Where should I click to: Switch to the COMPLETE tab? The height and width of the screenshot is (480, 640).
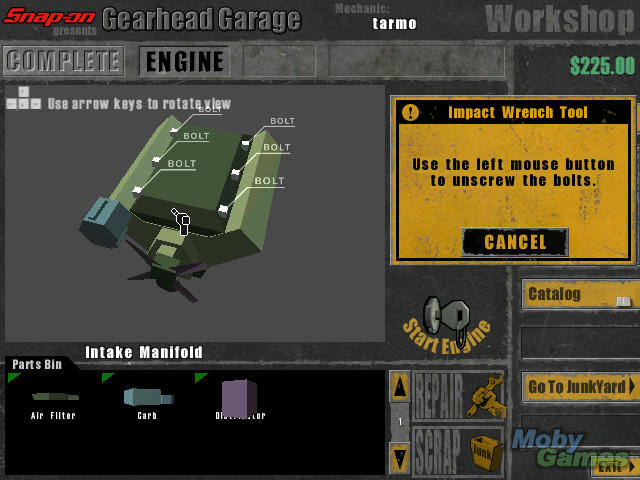(x=63, y=61)
